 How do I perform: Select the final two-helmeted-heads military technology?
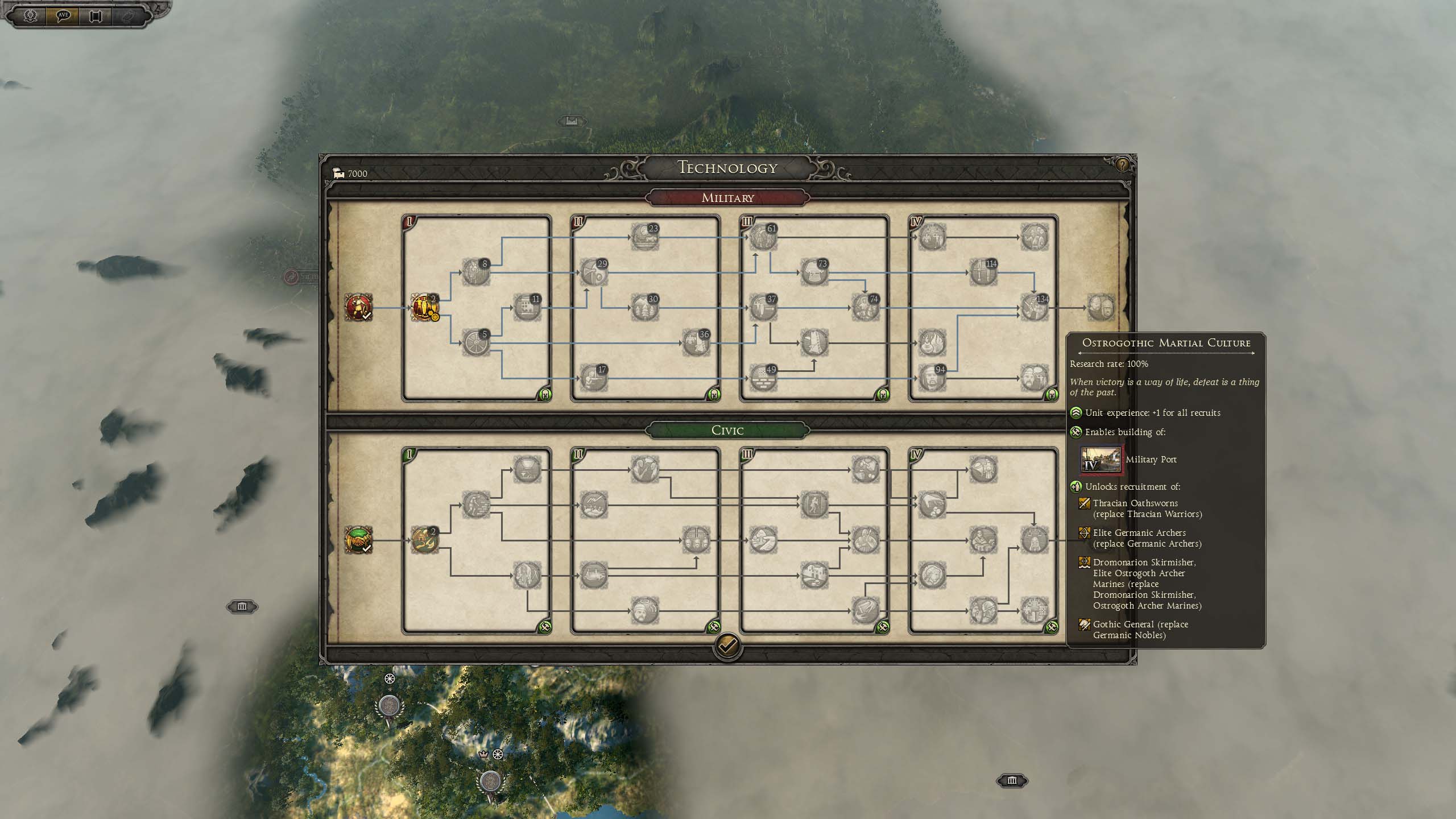click(1101, 308)
